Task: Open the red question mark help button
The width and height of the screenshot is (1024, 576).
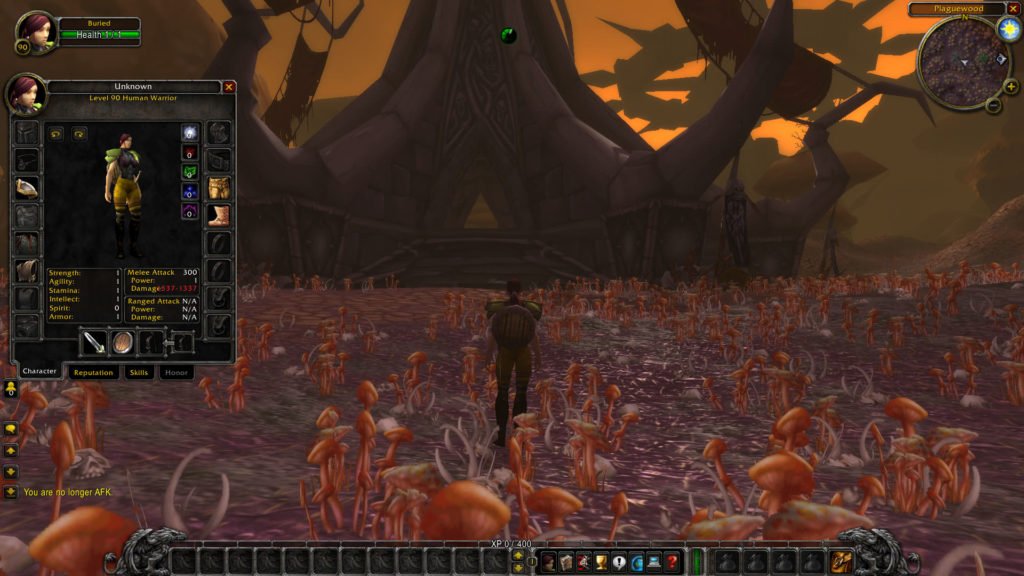Action: 672,562
